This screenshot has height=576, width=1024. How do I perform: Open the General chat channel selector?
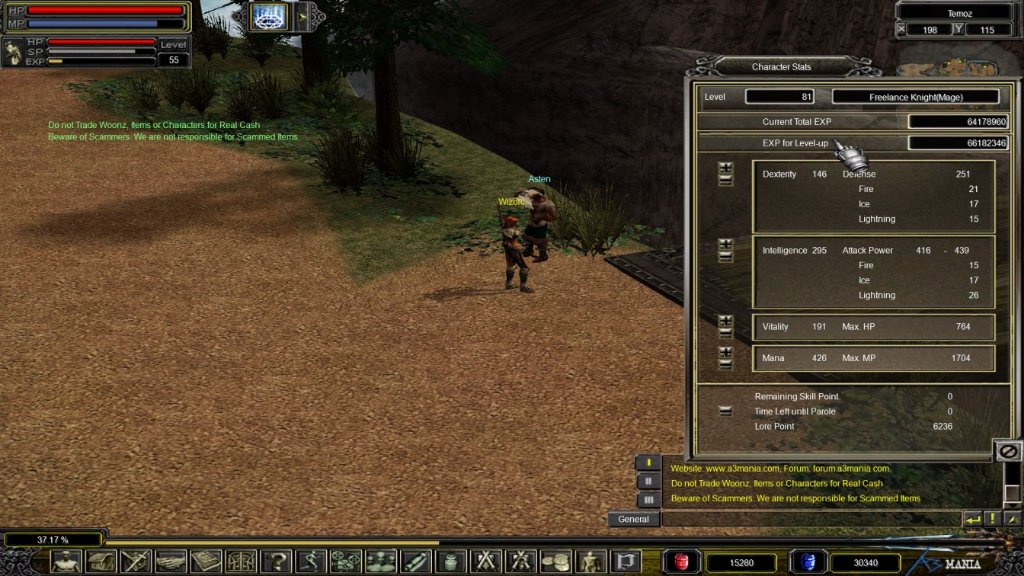[634, 519]
